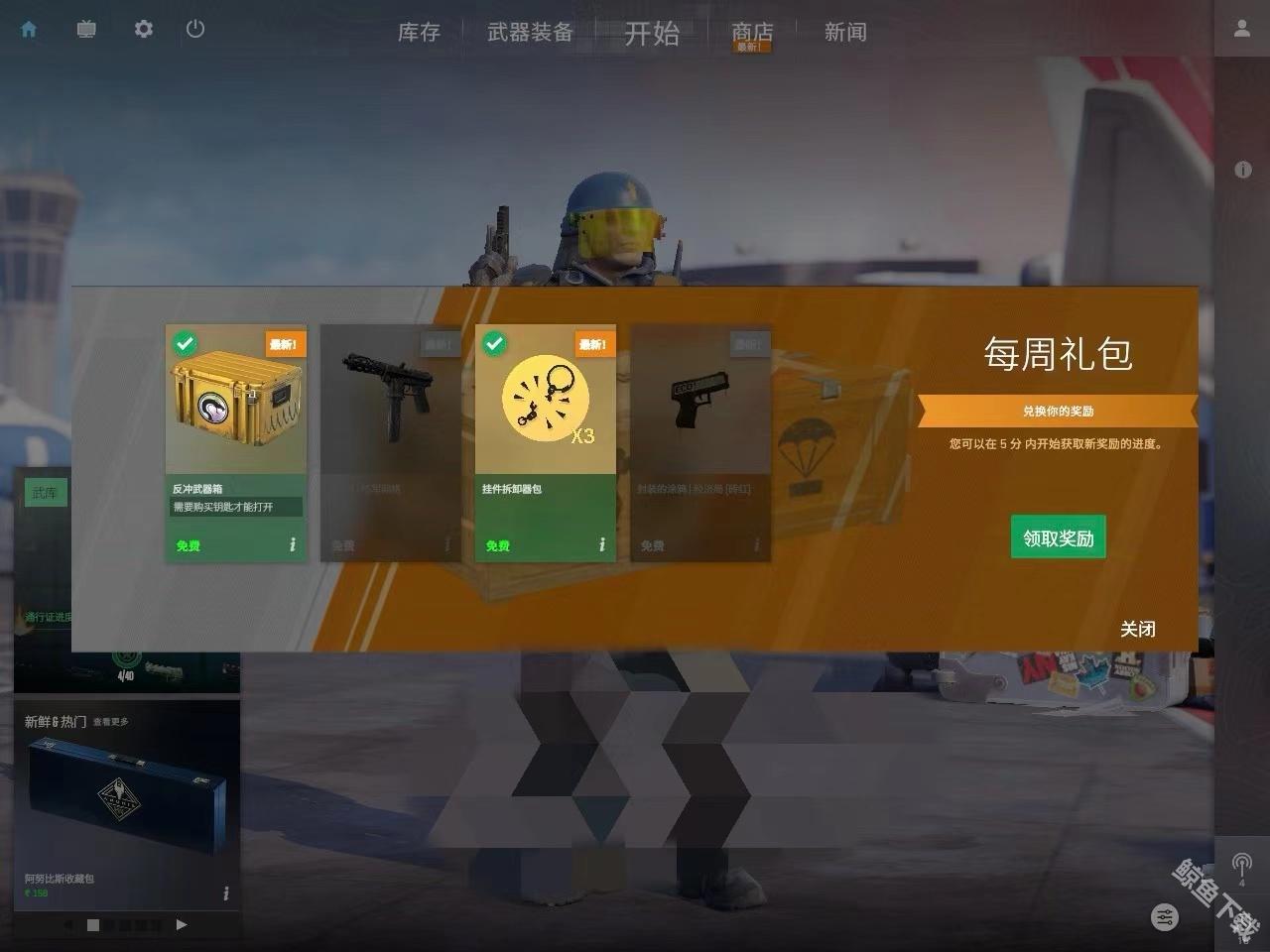Select the 开始 play tab
The image size is (1270, 952).
(x=652, y=34)
